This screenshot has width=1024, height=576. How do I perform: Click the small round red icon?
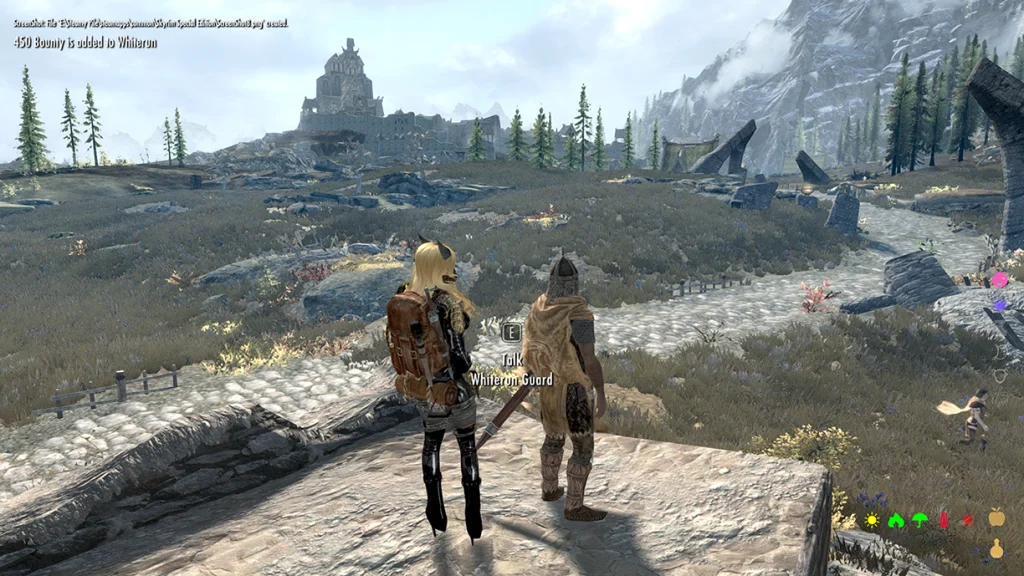coord(967,520)
